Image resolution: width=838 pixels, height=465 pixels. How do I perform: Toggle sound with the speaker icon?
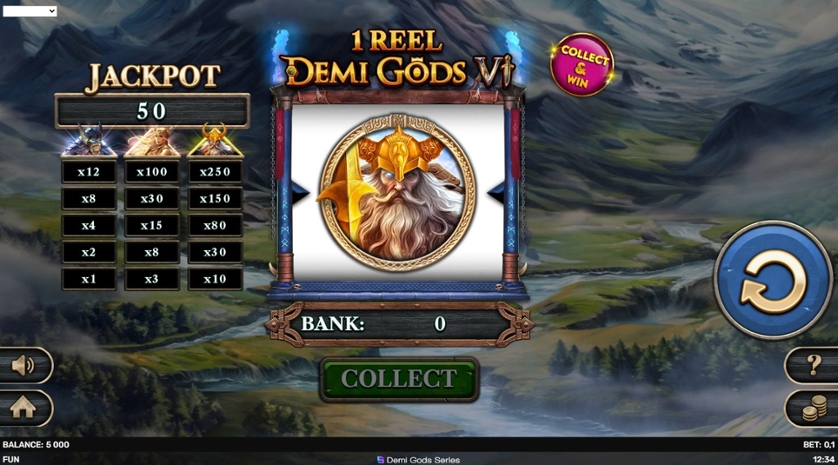tap(24, 366)
